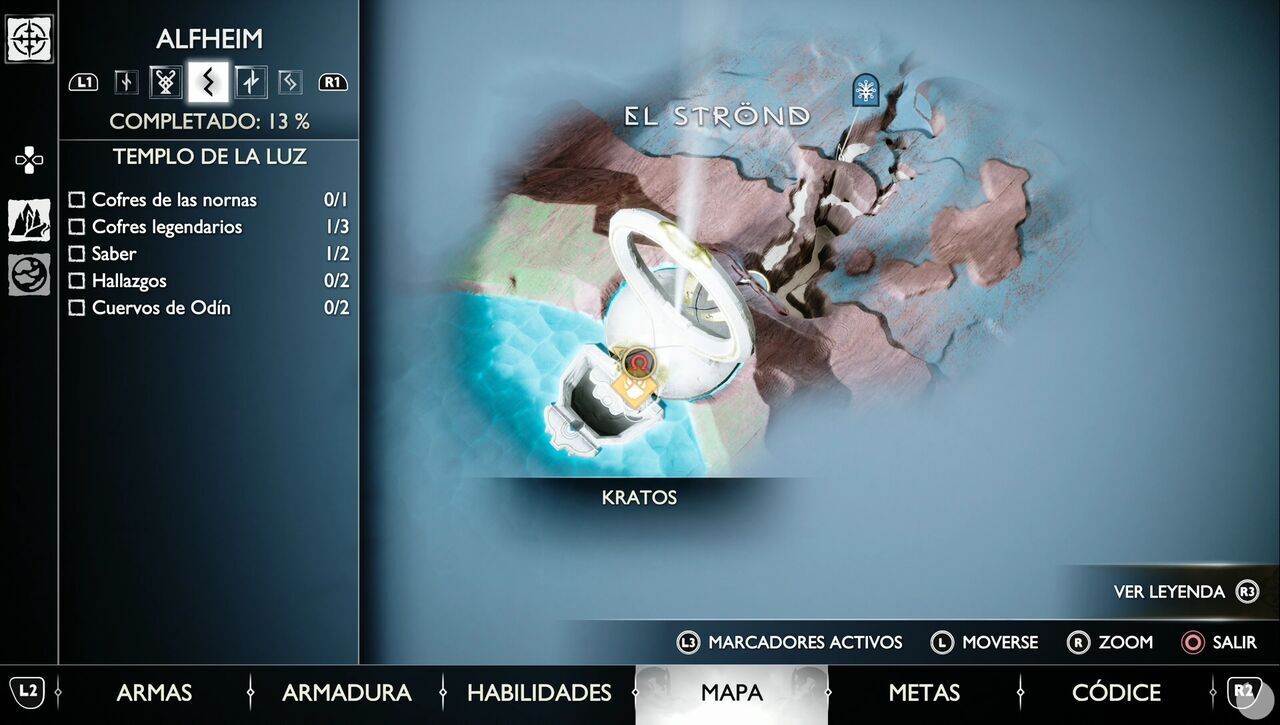Check the Saber objective checkbox
The image size is (1280, 725).
coord(77,254)
